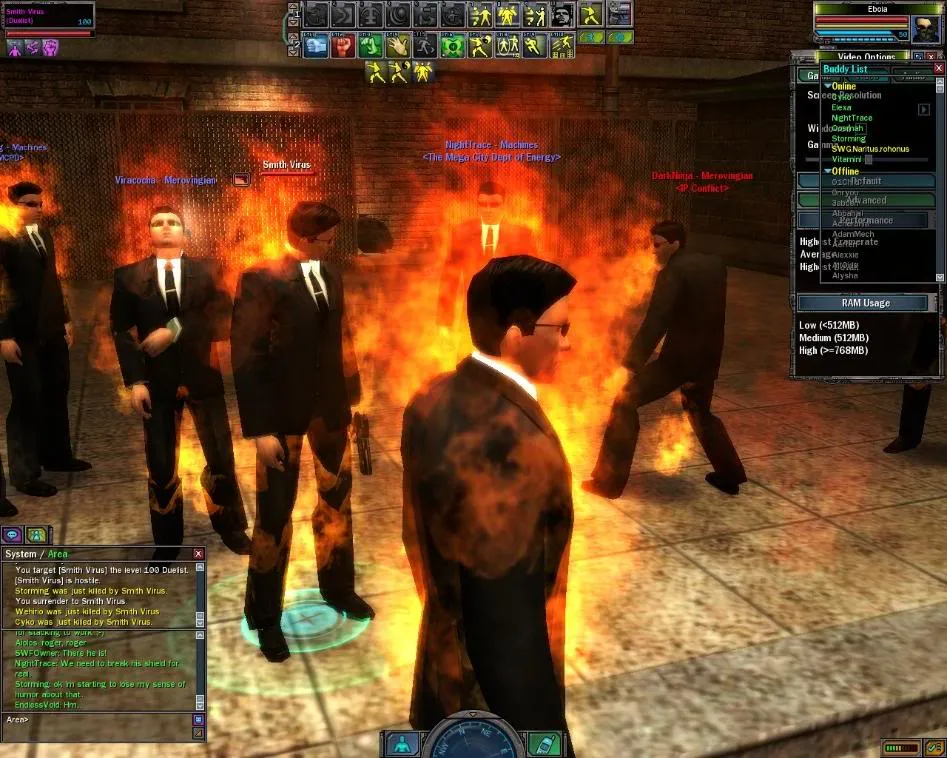
Task: Select Storming in the Buddy List
Action: click(849, 139)
